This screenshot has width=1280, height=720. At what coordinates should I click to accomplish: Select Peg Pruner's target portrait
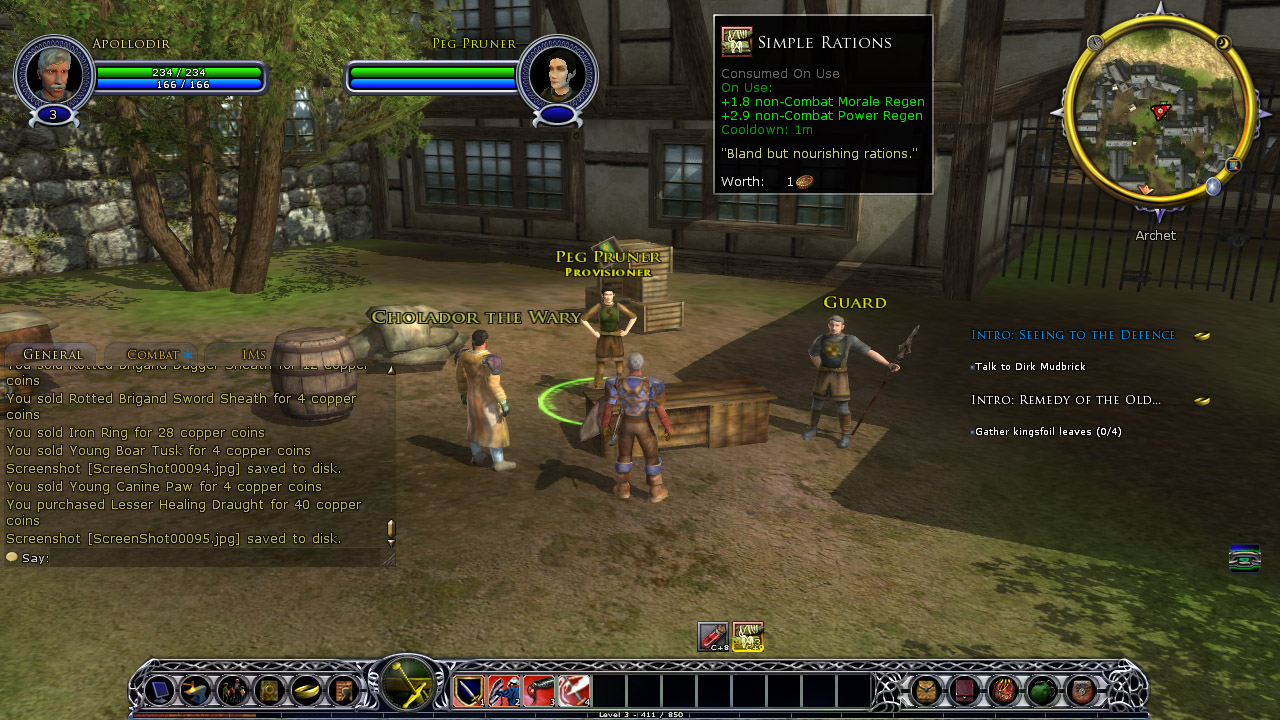(x=557, y=73)
